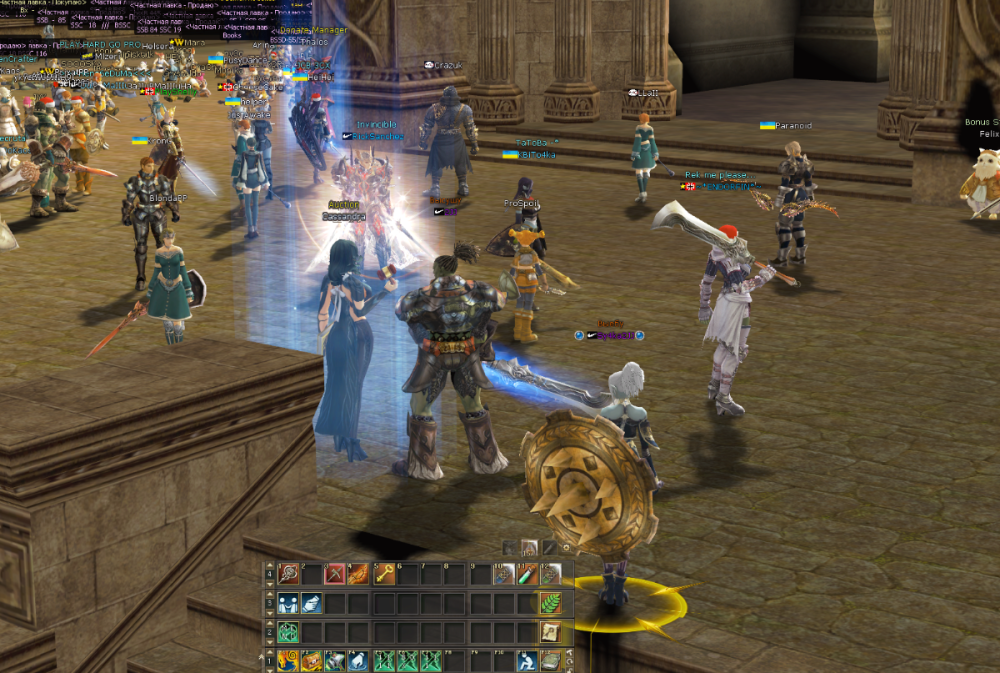Activate the green fern leaf icon
The image size is (1000, 673).
(551, 603)
